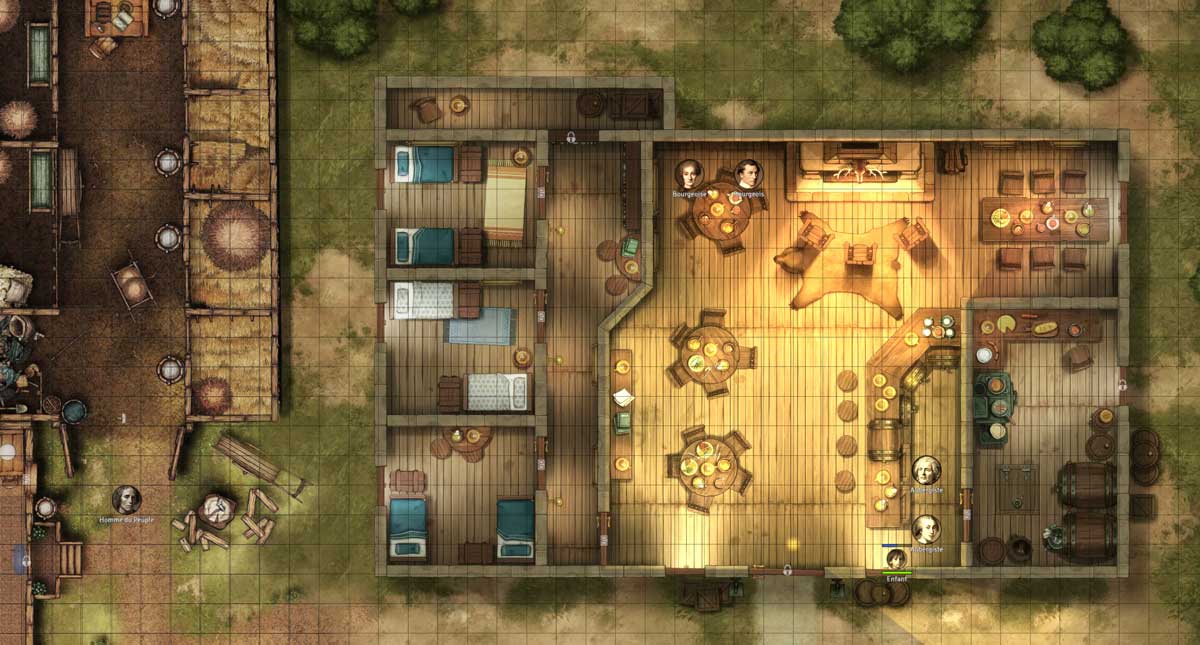
Task: Select the Homme du Peuple token
Action: (126, 499)
